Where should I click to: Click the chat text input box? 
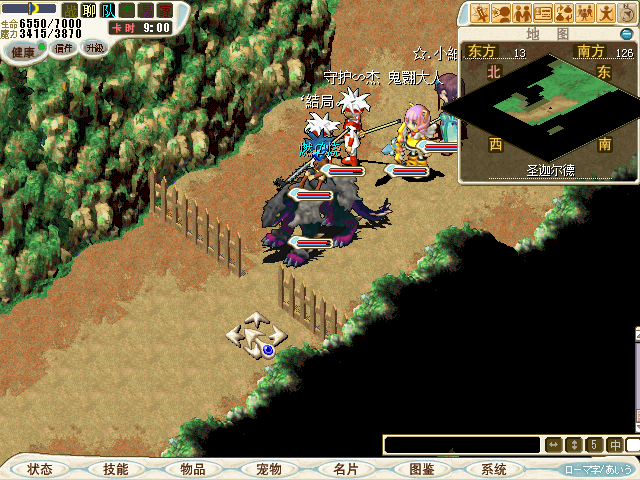(x=460, y=445)
